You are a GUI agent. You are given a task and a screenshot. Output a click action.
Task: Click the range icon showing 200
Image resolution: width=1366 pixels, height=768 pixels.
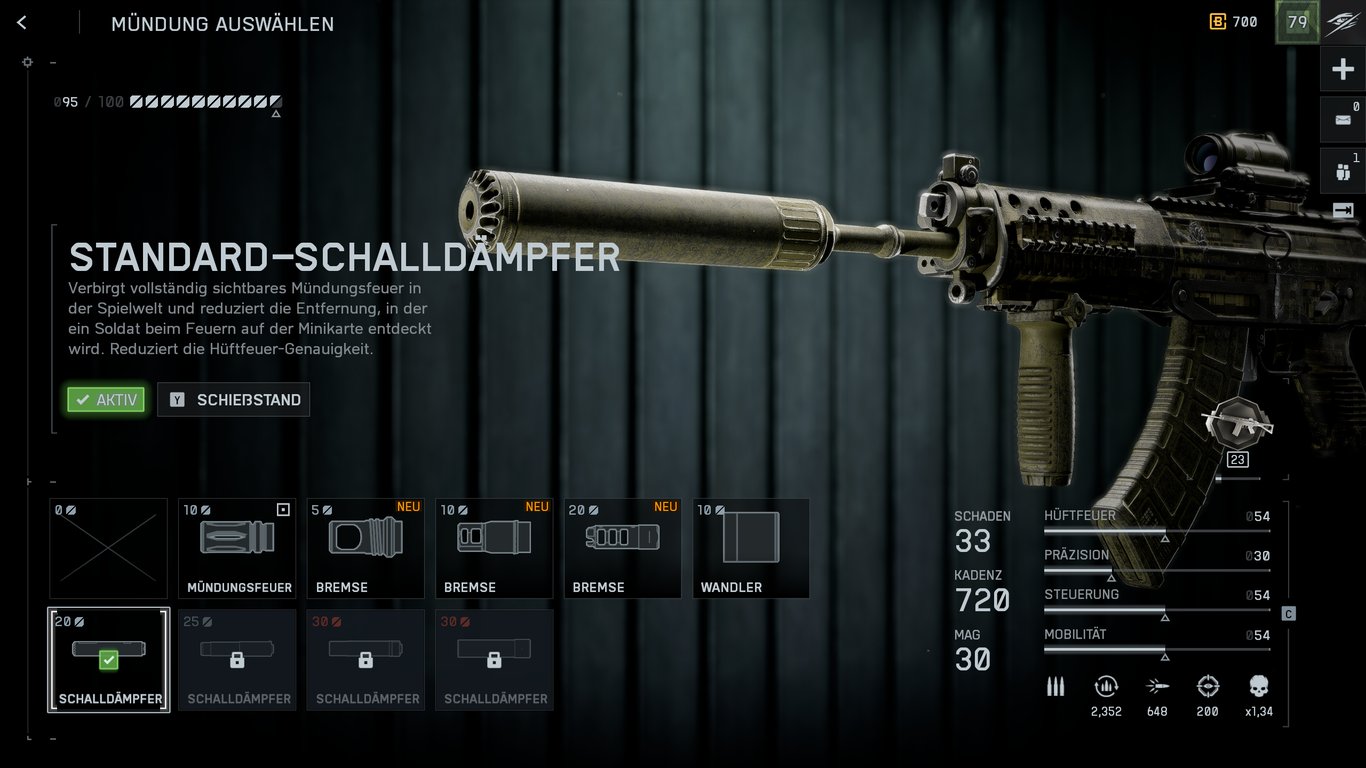pyautogui.click(x=1207, y=688)
